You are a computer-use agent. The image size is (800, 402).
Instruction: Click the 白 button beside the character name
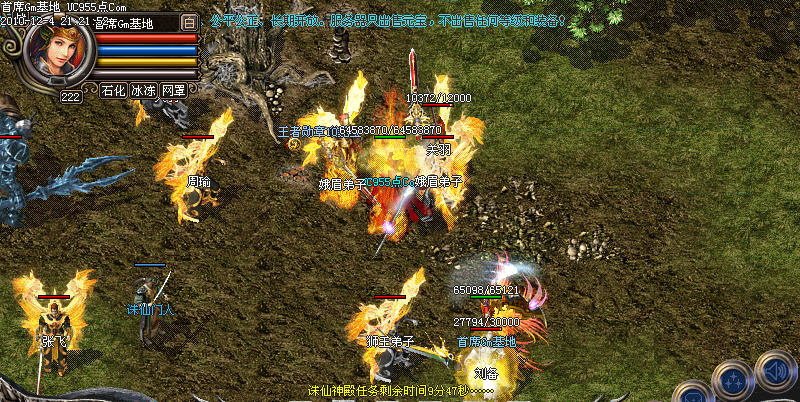190,21
